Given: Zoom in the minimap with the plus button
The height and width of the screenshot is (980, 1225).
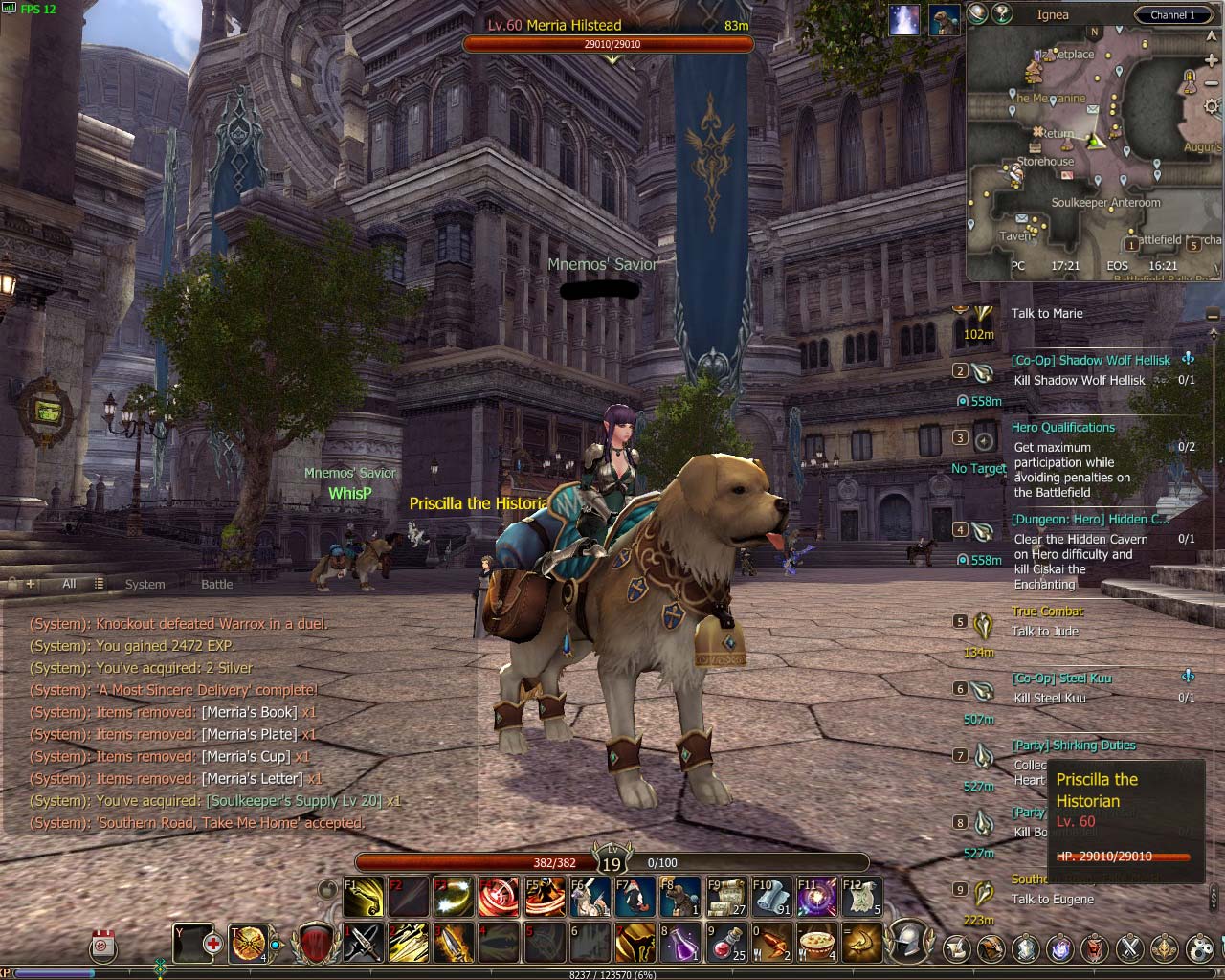Looking at the screenshot, I should click(x=1212, y=60).
